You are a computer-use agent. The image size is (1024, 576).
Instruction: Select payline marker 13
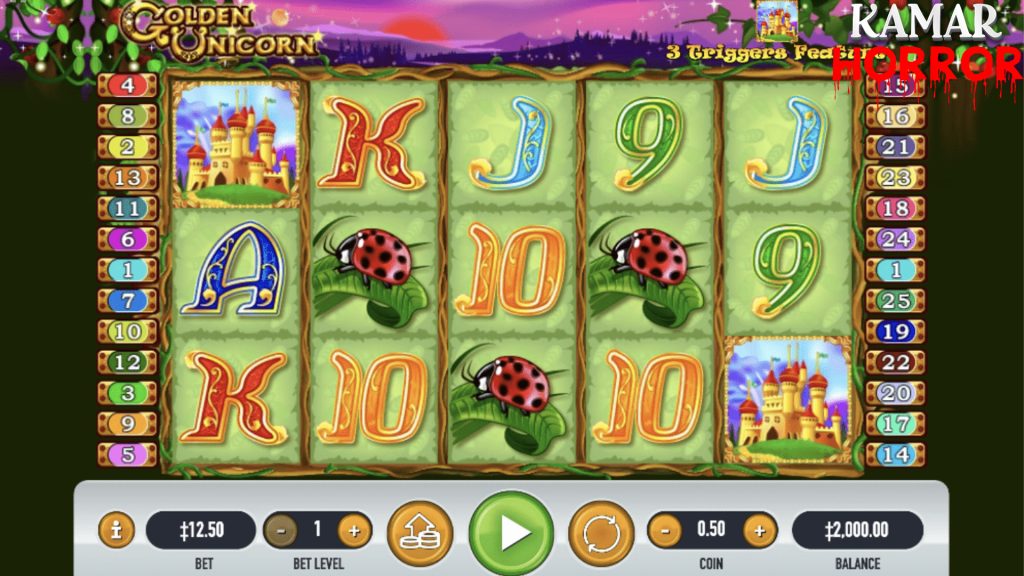click(128, 178)
